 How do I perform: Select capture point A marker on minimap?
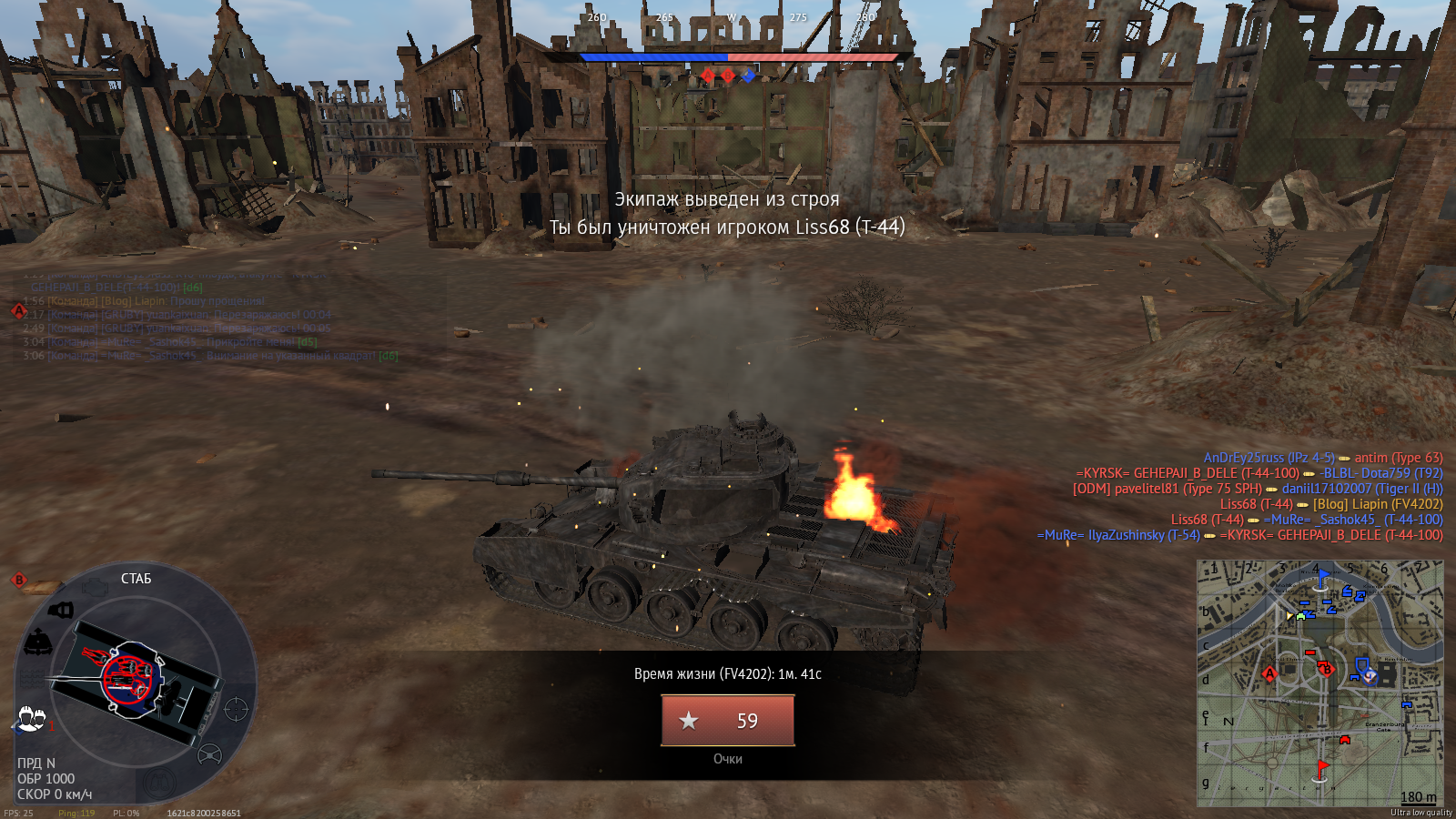tap(1269, 674)
